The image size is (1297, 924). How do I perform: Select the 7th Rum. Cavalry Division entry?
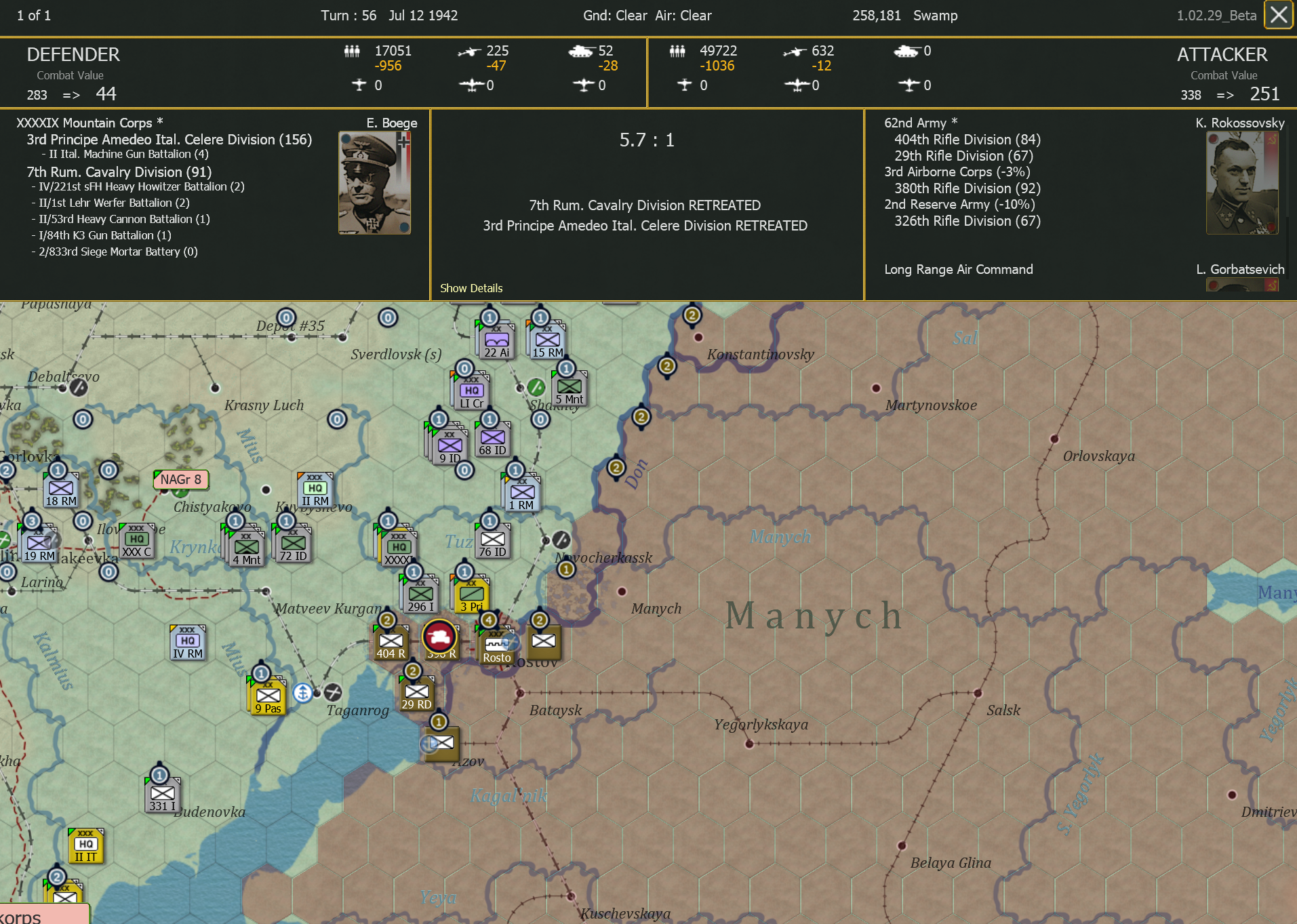click(x=119, y=172)
